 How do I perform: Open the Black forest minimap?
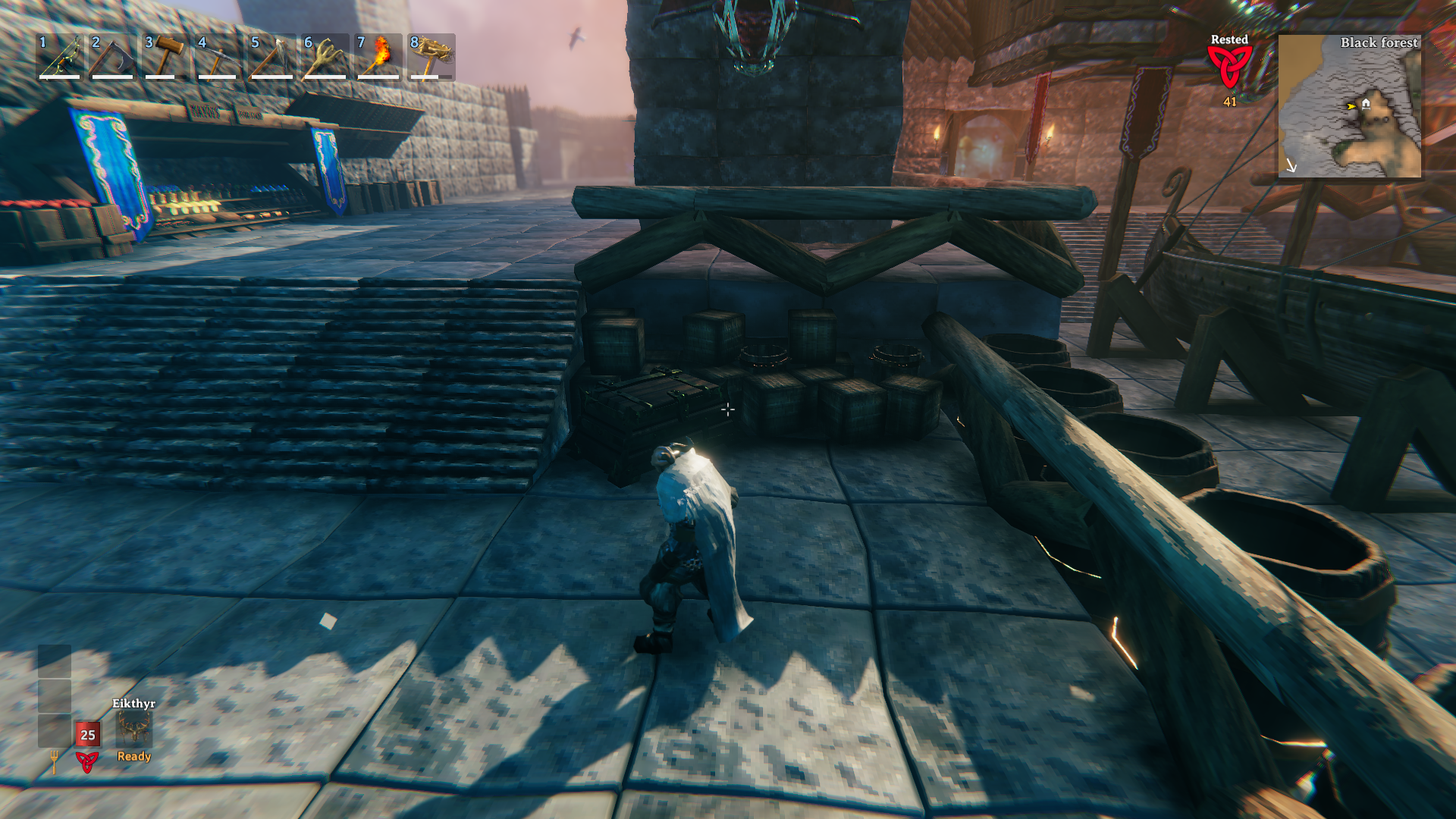click(1350, 106)
